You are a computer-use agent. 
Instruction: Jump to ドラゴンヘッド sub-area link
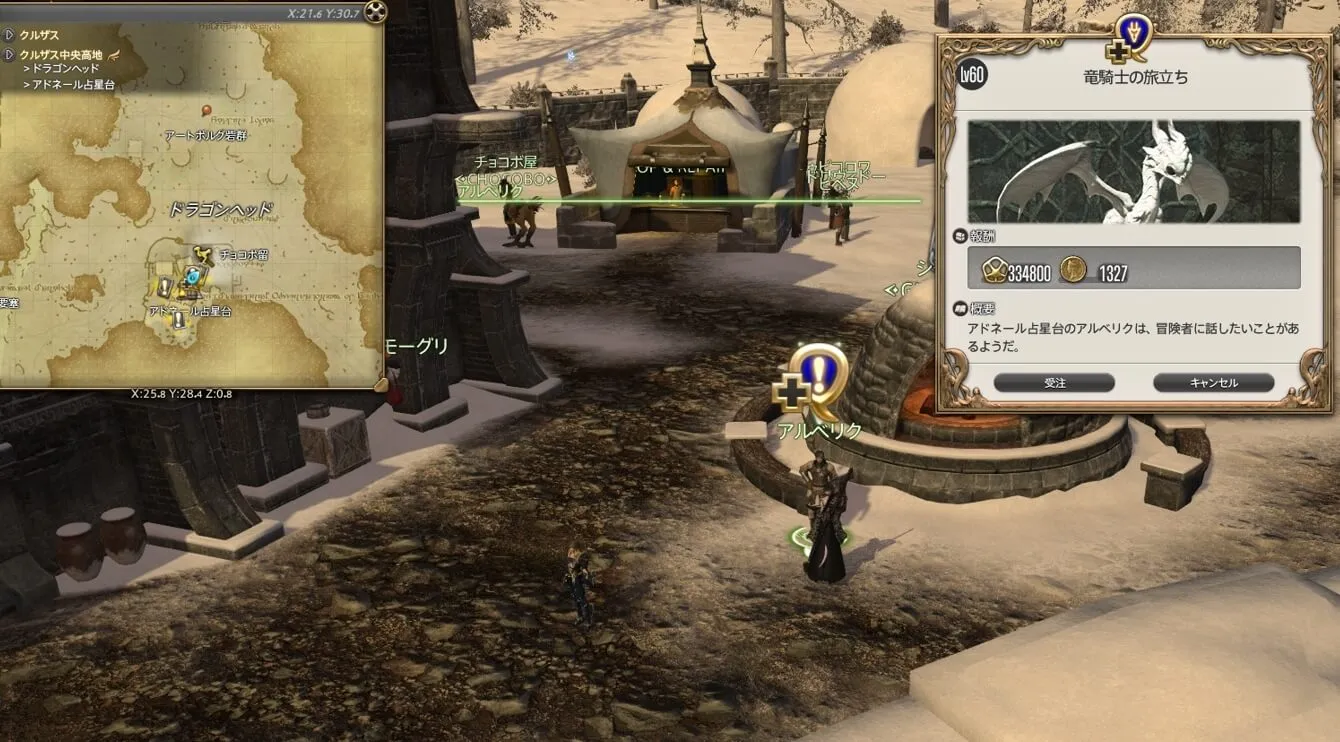(x=65, y=69)
